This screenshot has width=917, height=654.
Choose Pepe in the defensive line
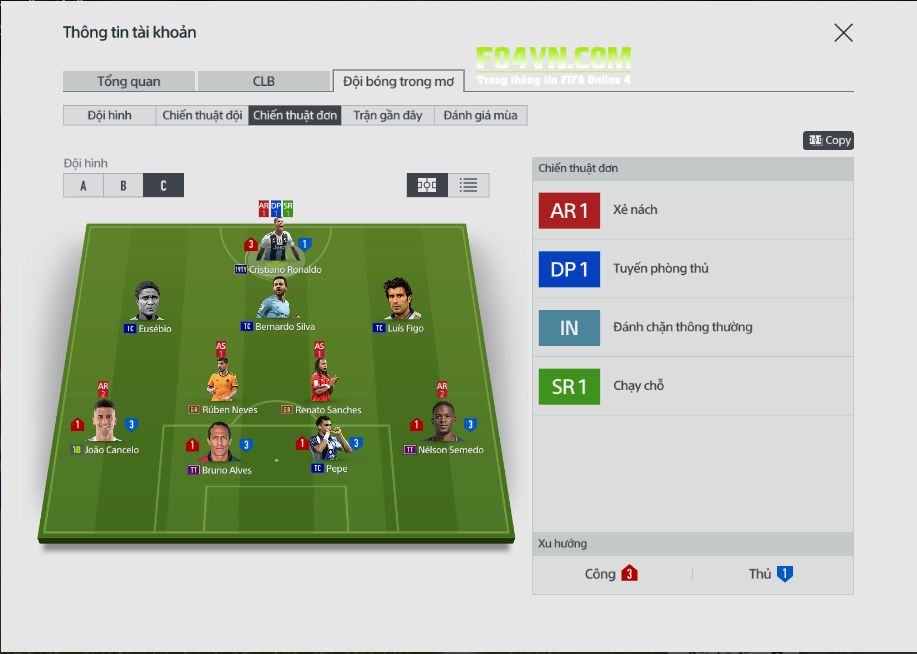point(329,444)
